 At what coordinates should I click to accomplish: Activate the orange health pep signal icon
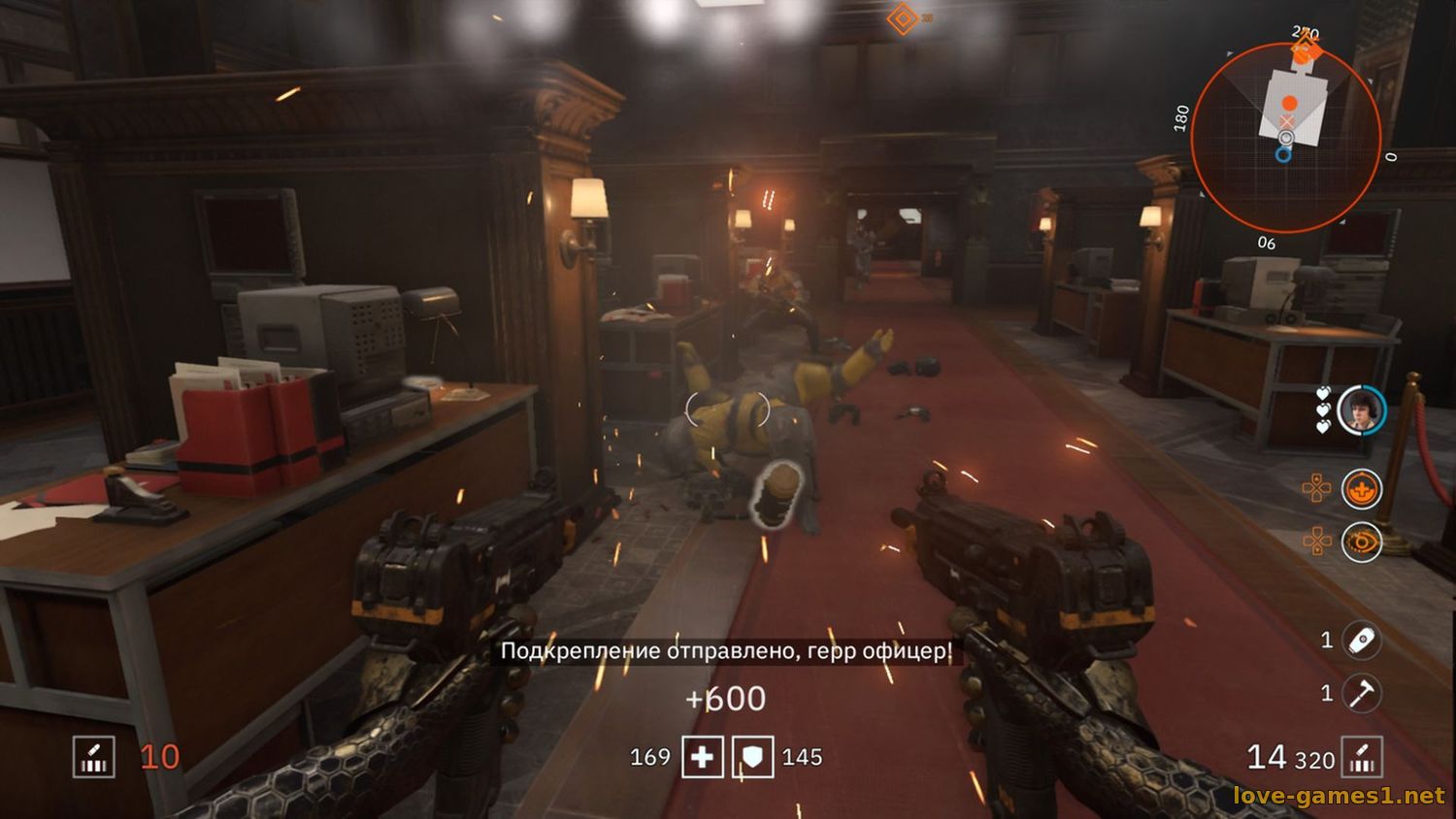[1361, 490]
